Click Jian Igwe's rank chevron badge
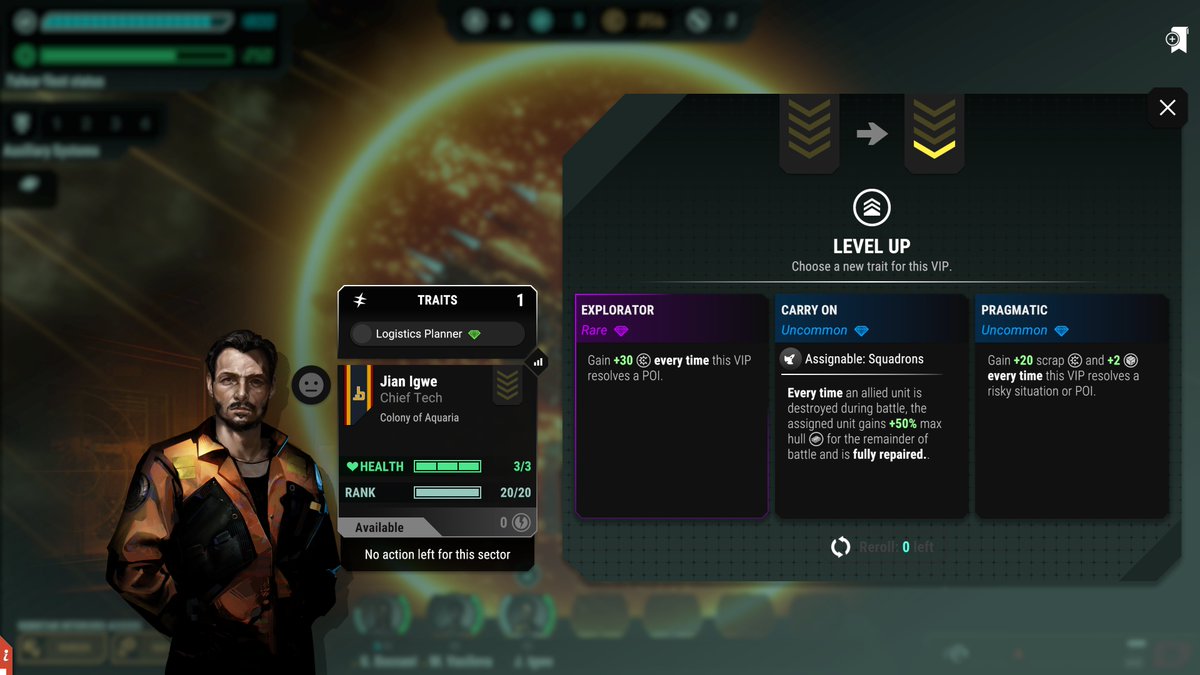 [507, 385]
